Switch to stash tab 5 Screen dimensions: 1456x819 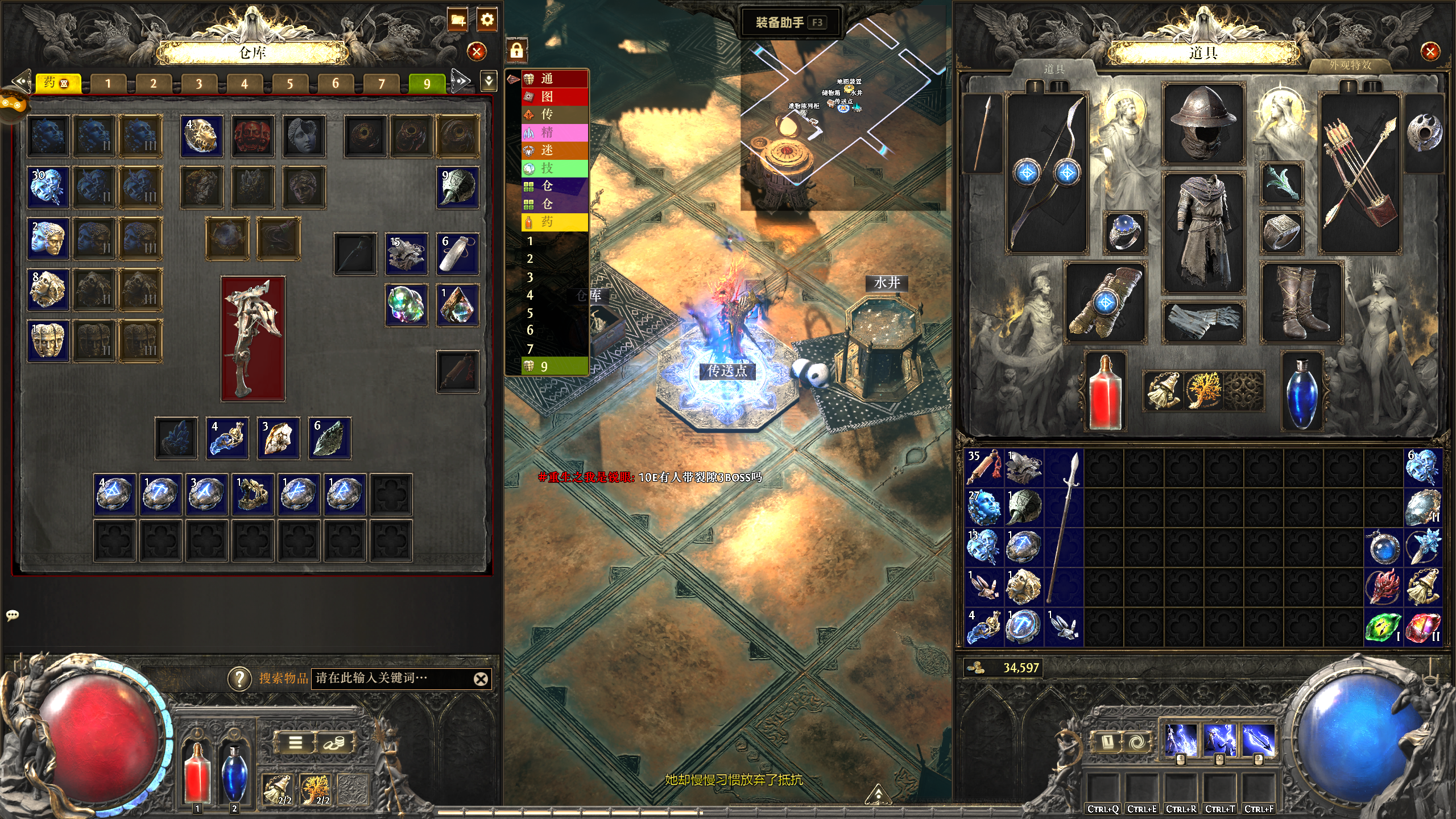pyautogui.click(x=289, y=84)
